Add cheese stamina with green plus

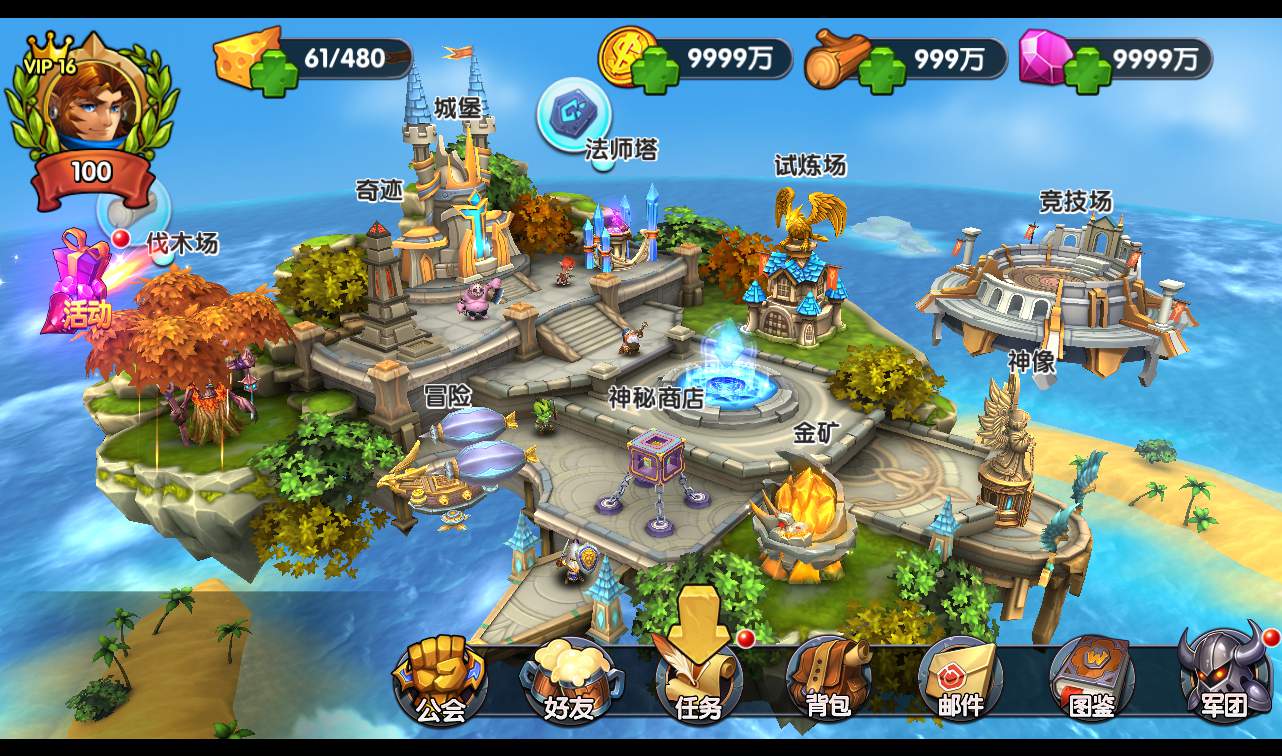(274, 72)
